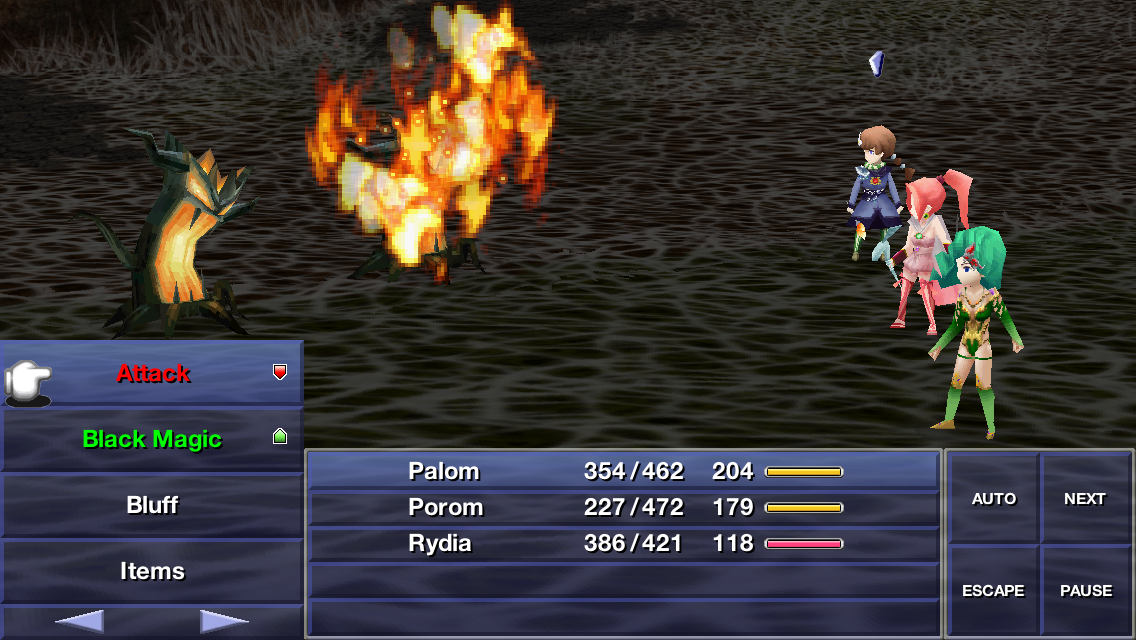Select Palom's party status row
The height and width of the screenshot is (640, 1136).
(623, 471)
